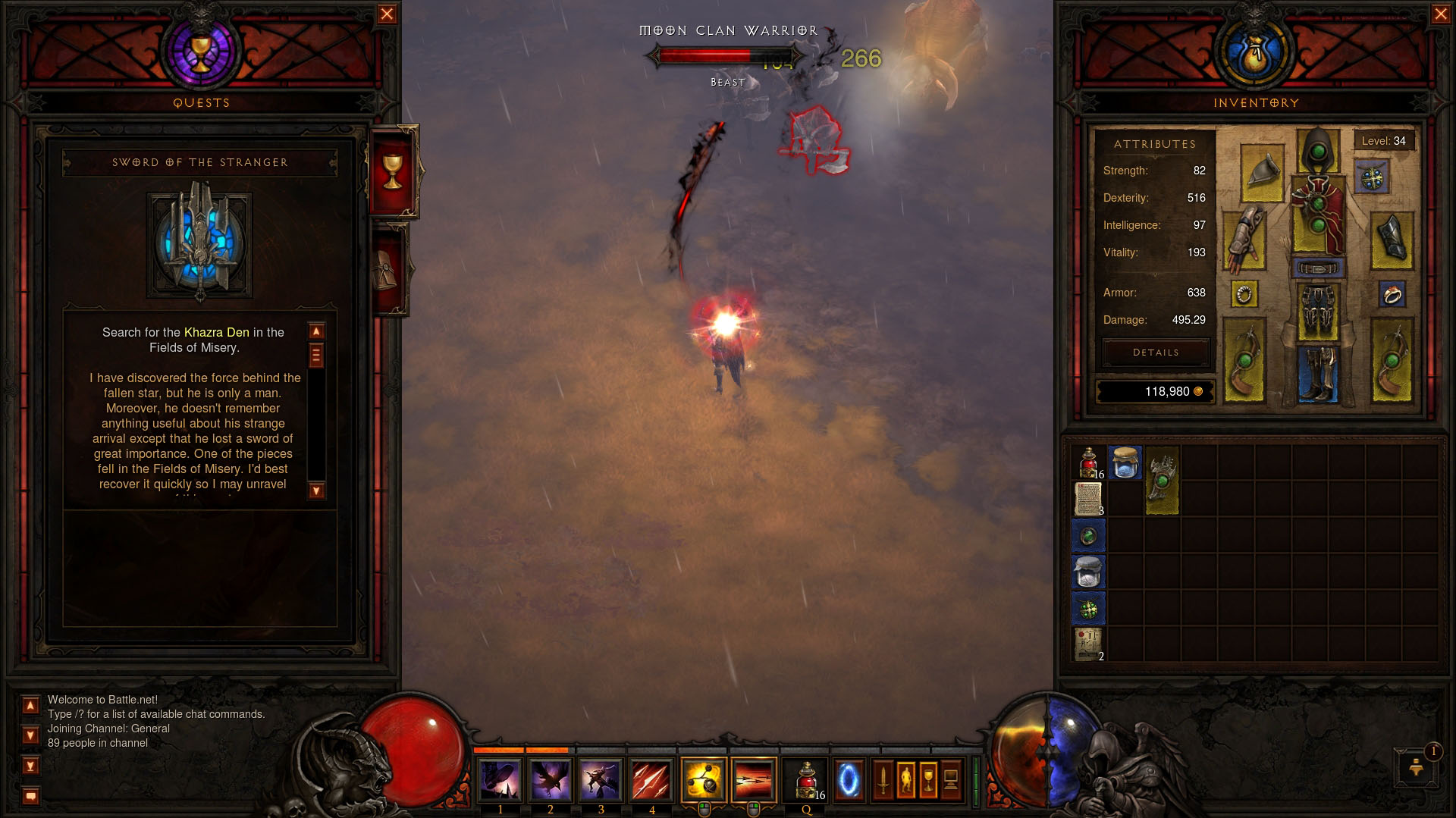Image resolution: width=1456 pixels, height=818 pixels.
Task: Open the game menu computer button
Action: pos(951,779)
